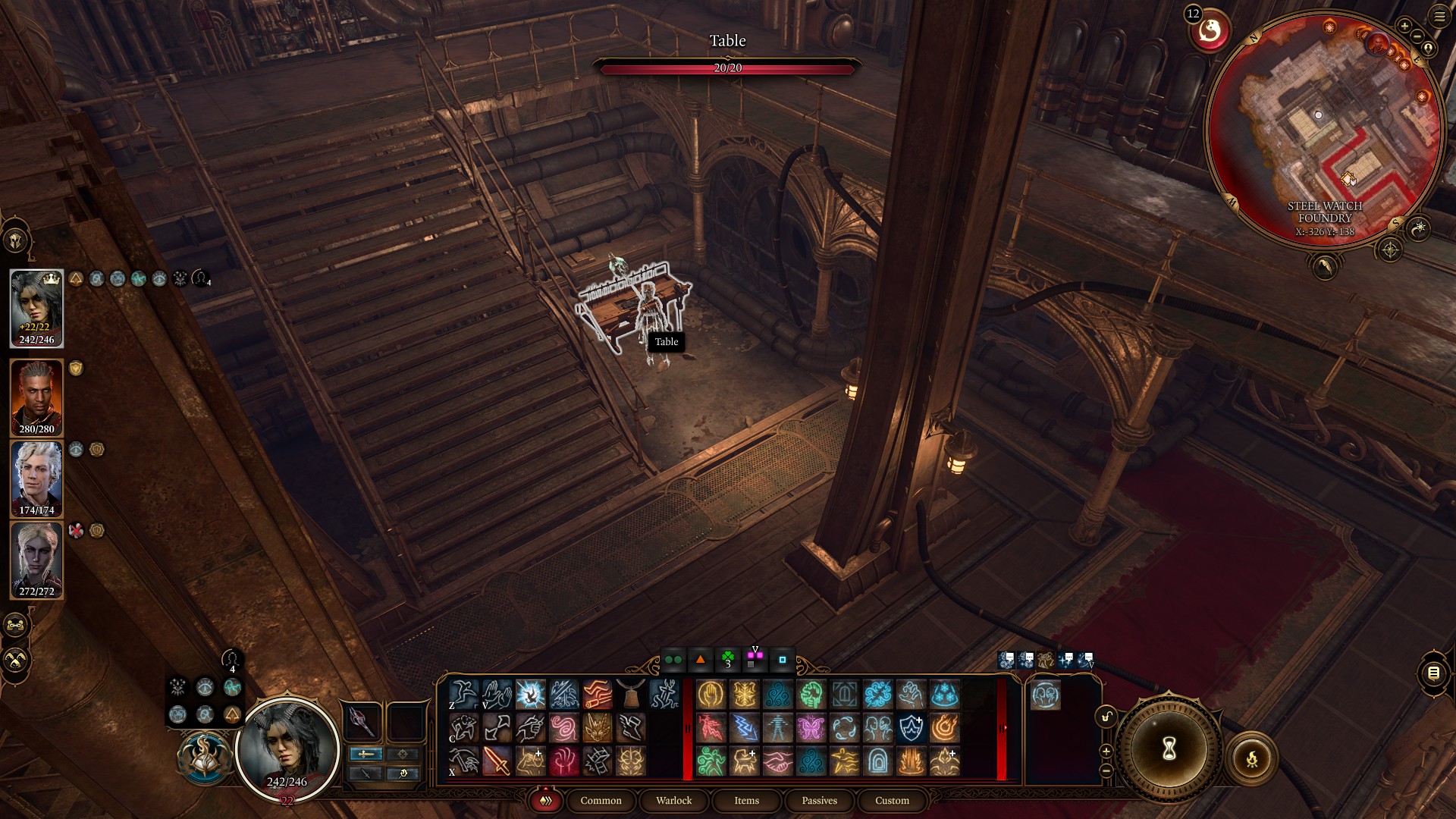Switch to the Passives hotbar tab

(x=818, y=801)
